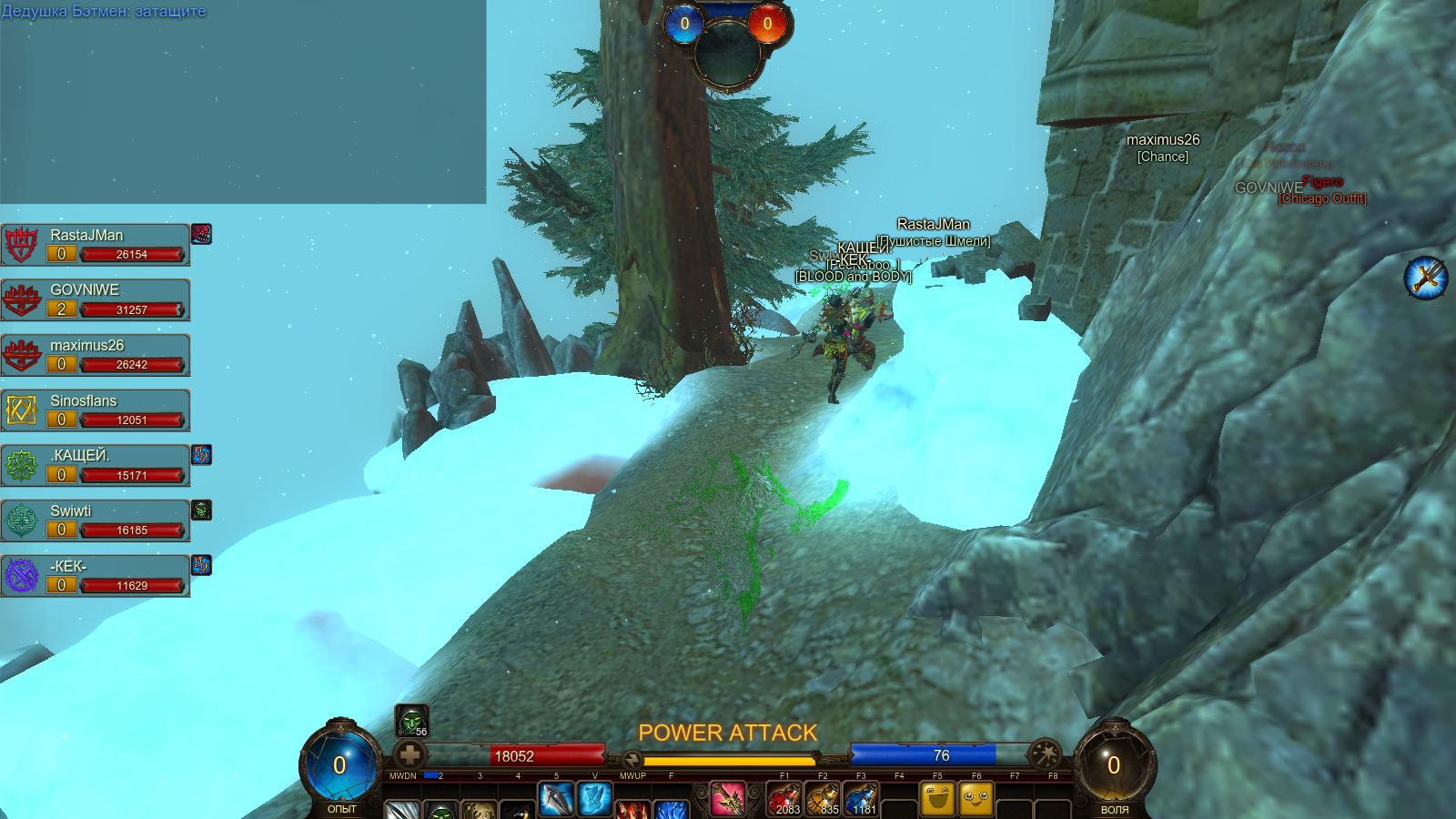
Task: Target Swiwti in the party list
Action: [96, 521]
